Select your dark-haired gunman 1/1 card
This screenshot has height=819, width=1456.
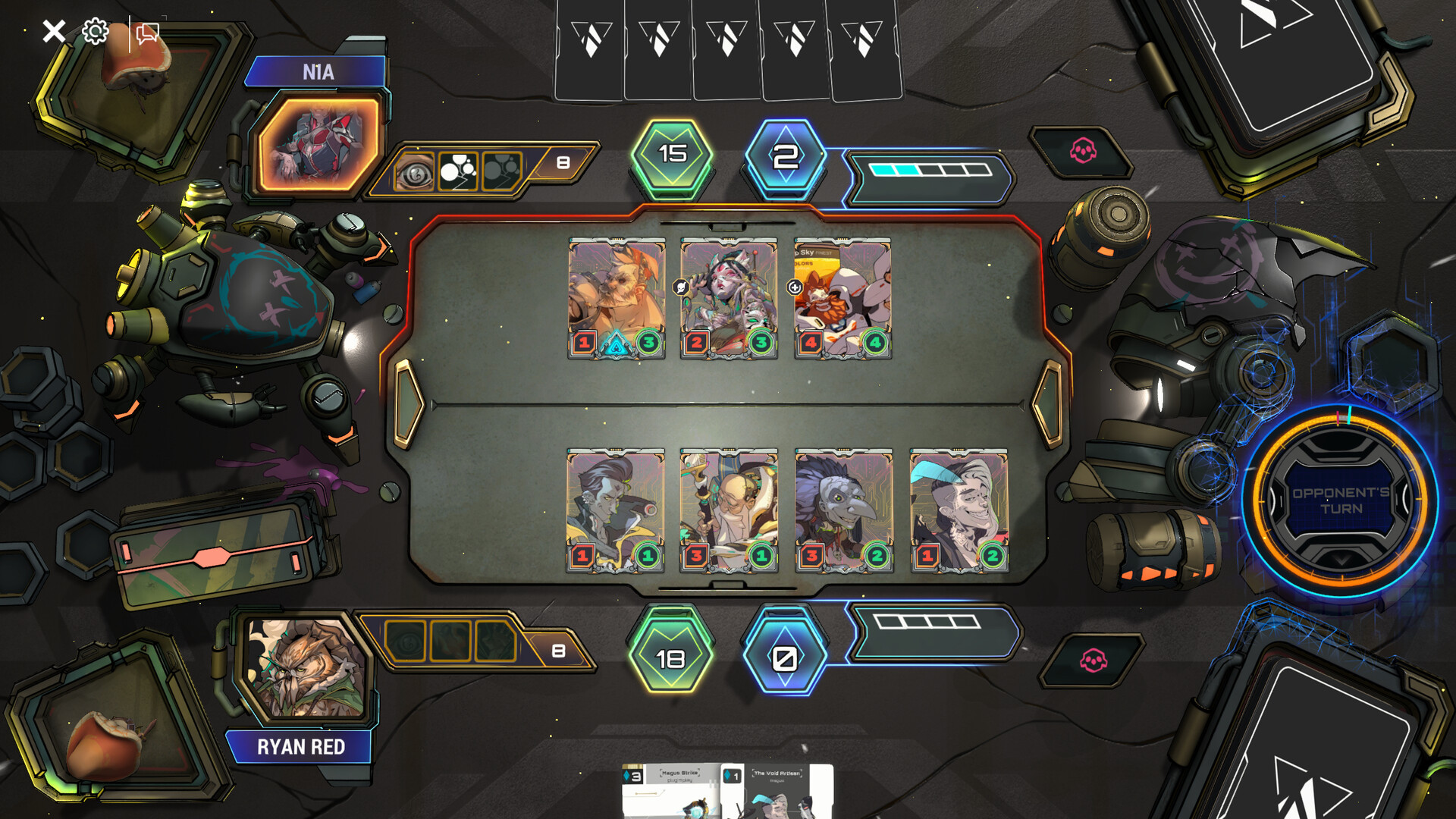point(616,510)
